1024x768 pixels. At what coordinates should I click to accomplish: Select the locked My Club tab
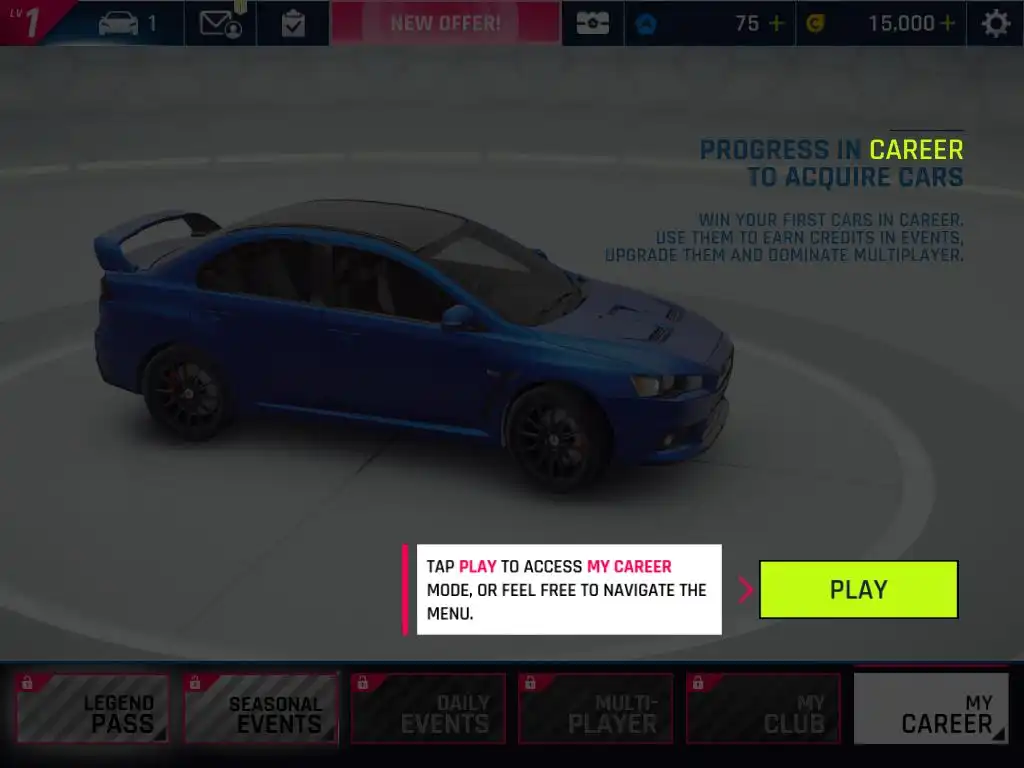[x=764, y=709]
